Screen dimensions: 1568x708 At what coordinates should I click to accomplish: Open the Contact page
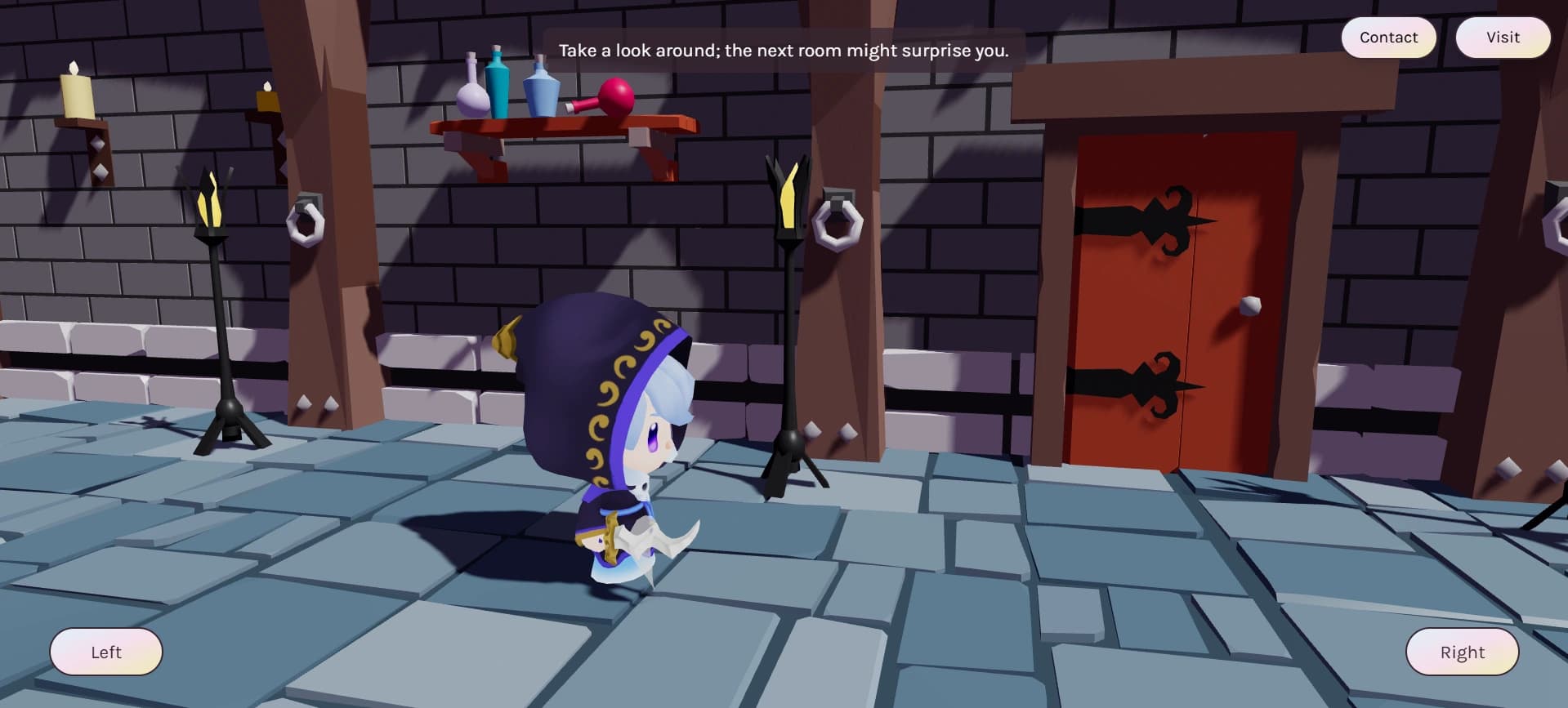point(1387,37)
